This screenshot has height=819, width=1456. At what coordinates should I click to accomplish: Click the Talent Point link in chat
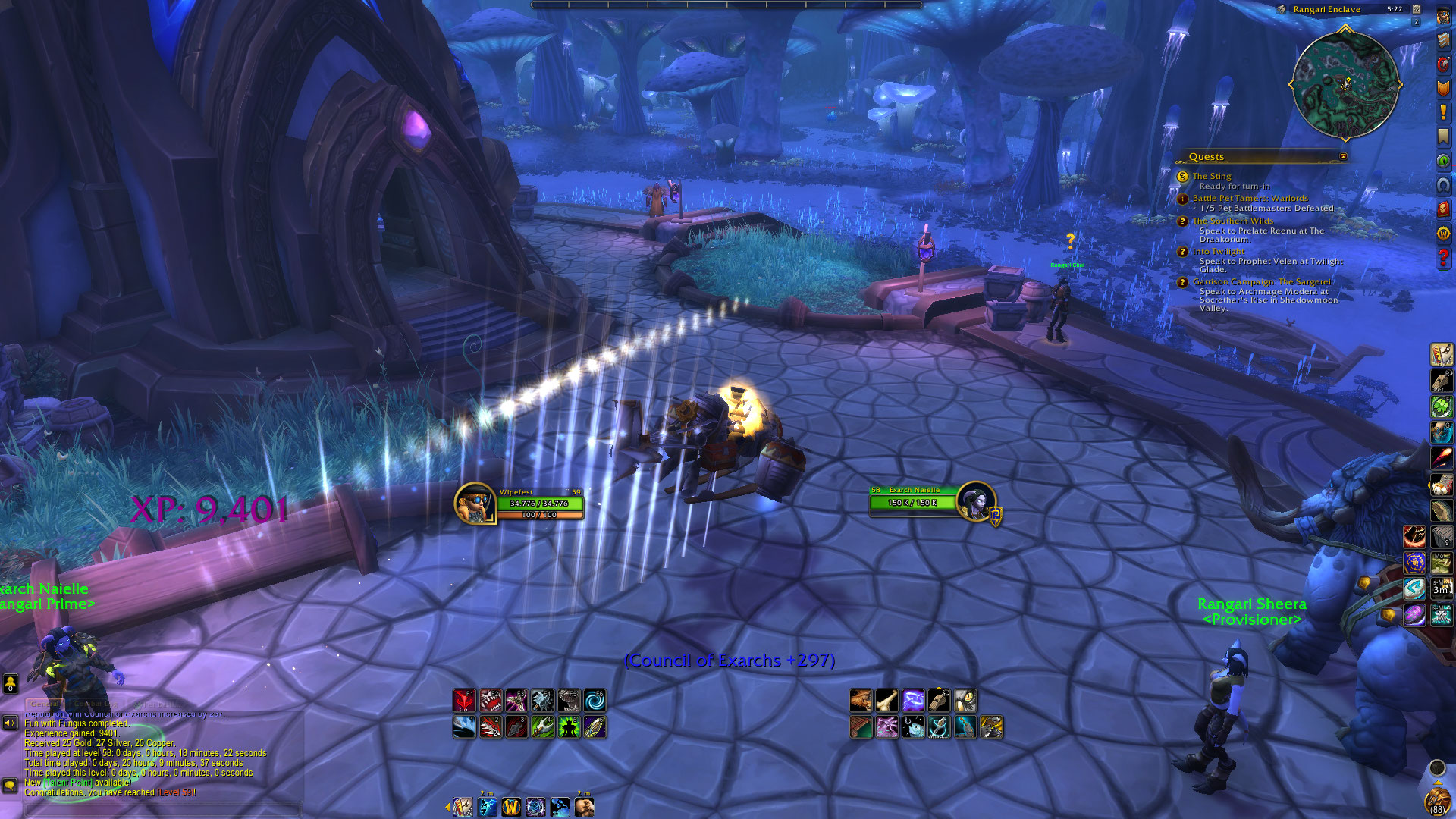(68, 783)
